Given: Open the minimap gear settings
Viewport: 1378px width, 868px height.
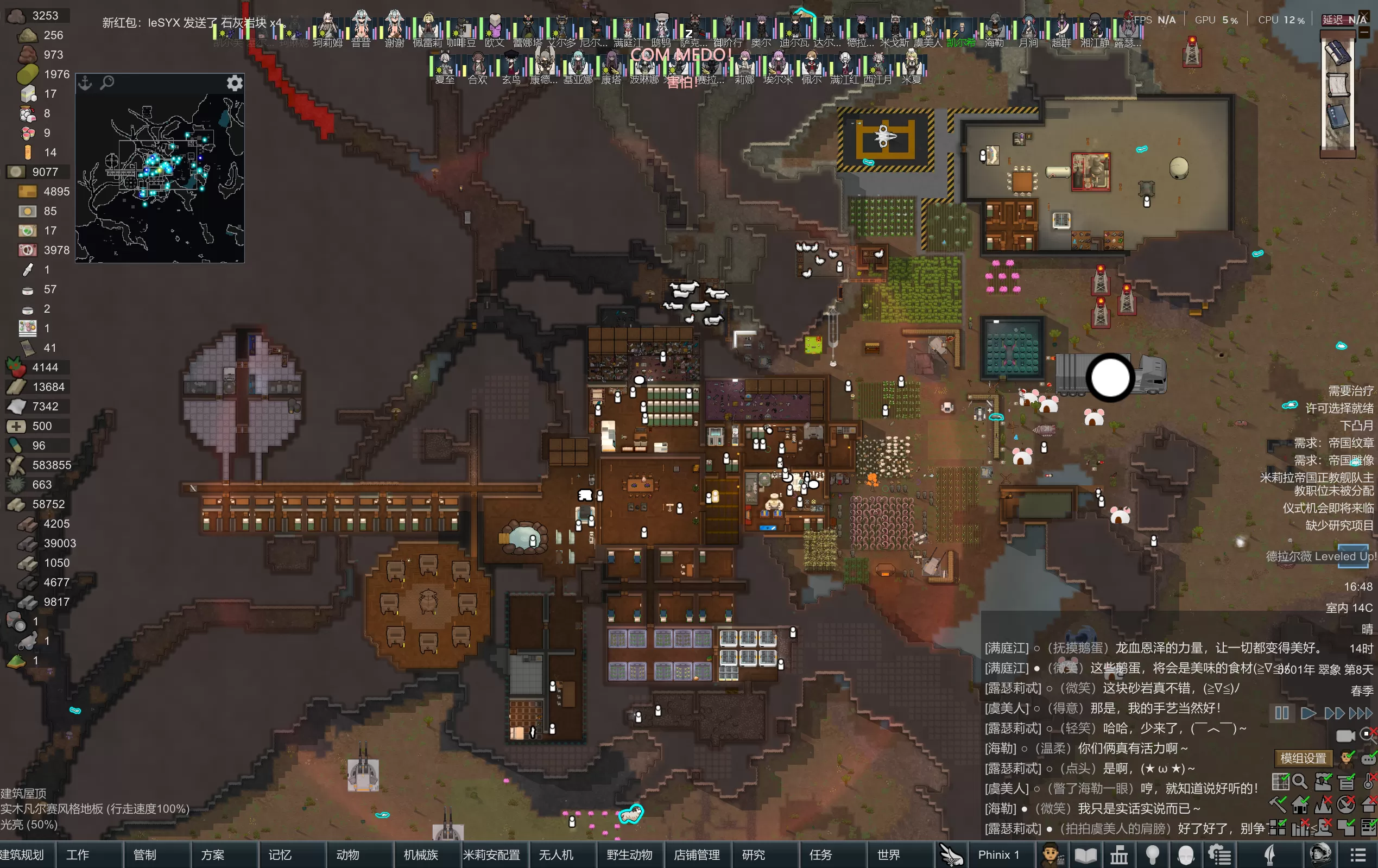Looking at the screenshot, I should (x=235, y=84).
